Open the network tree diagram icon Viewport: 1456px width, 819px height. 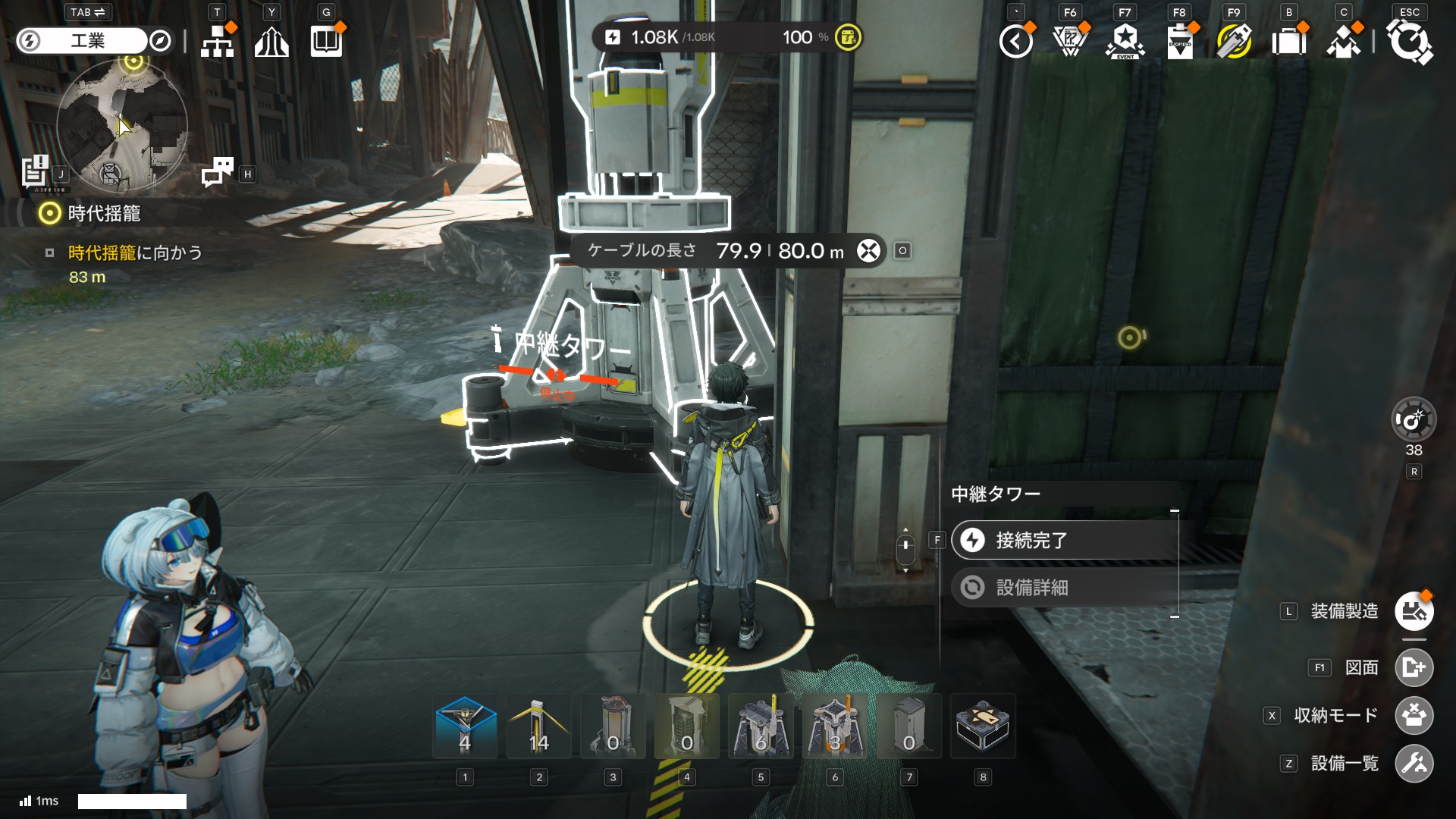click(x=218, y=41)
